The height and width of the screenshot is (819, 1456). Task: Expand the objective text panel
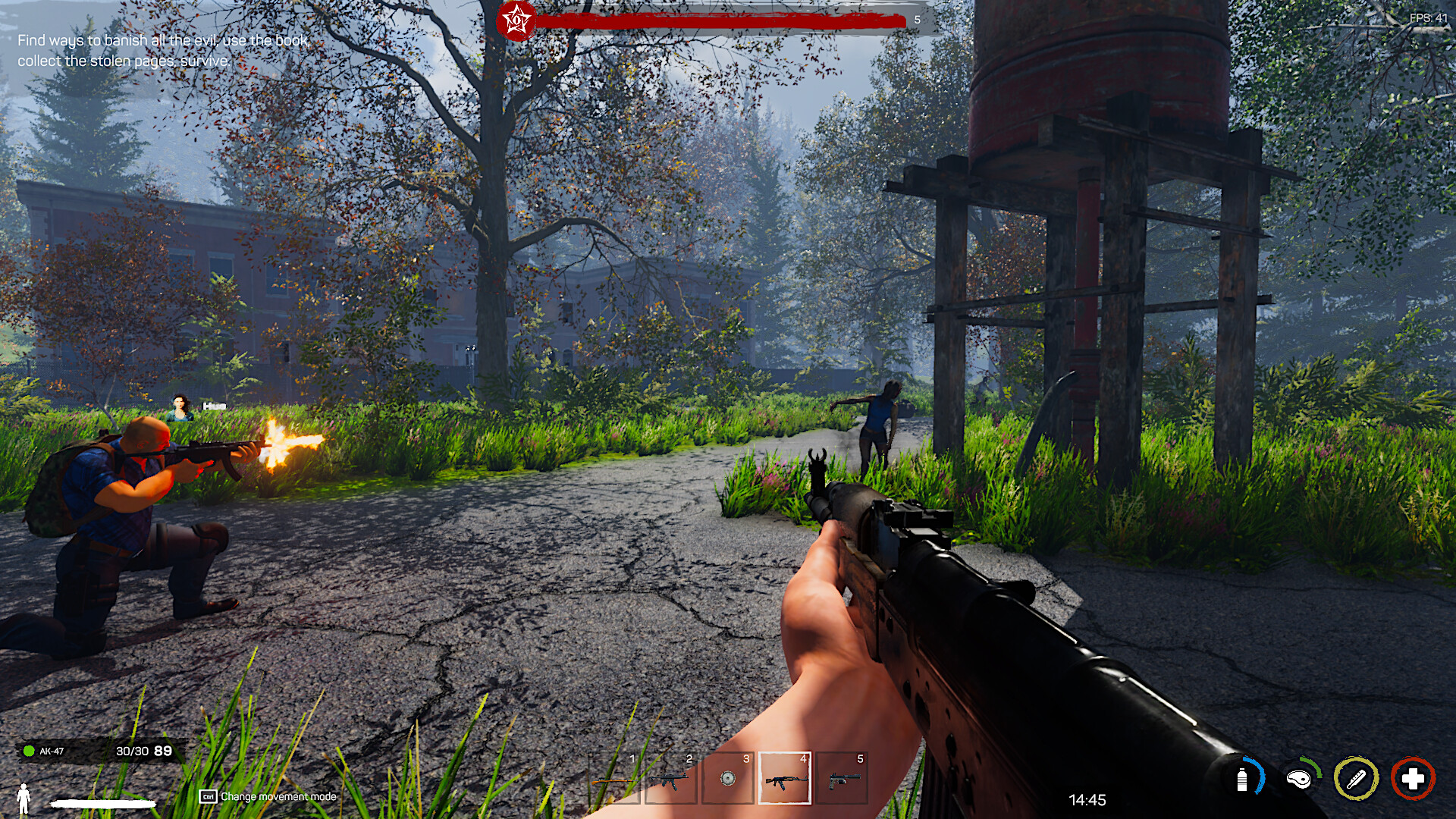pyautogui.click(x=163, y=51)
